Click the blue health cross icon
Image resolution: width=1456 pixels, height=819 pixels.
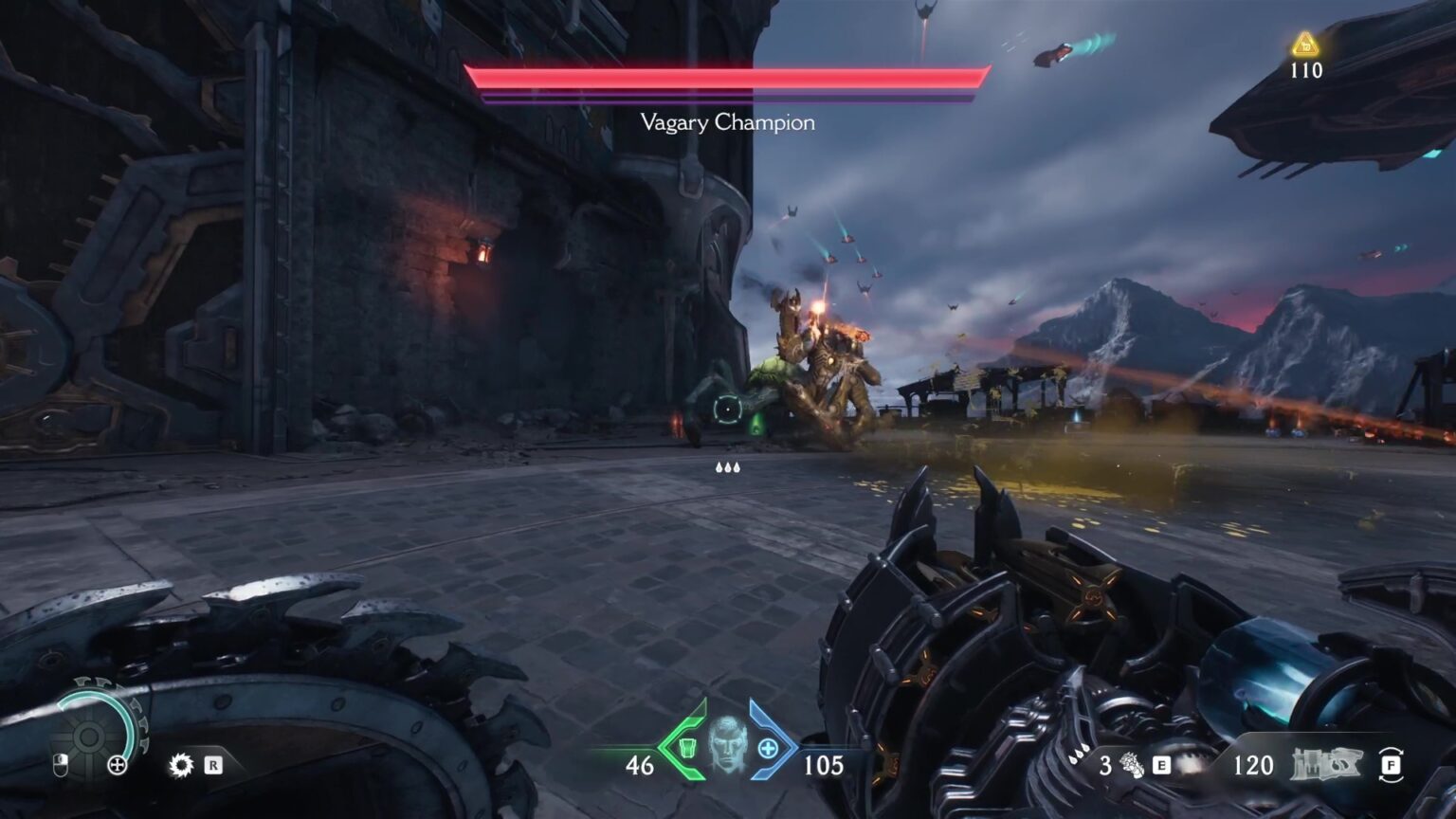(768, 748)
